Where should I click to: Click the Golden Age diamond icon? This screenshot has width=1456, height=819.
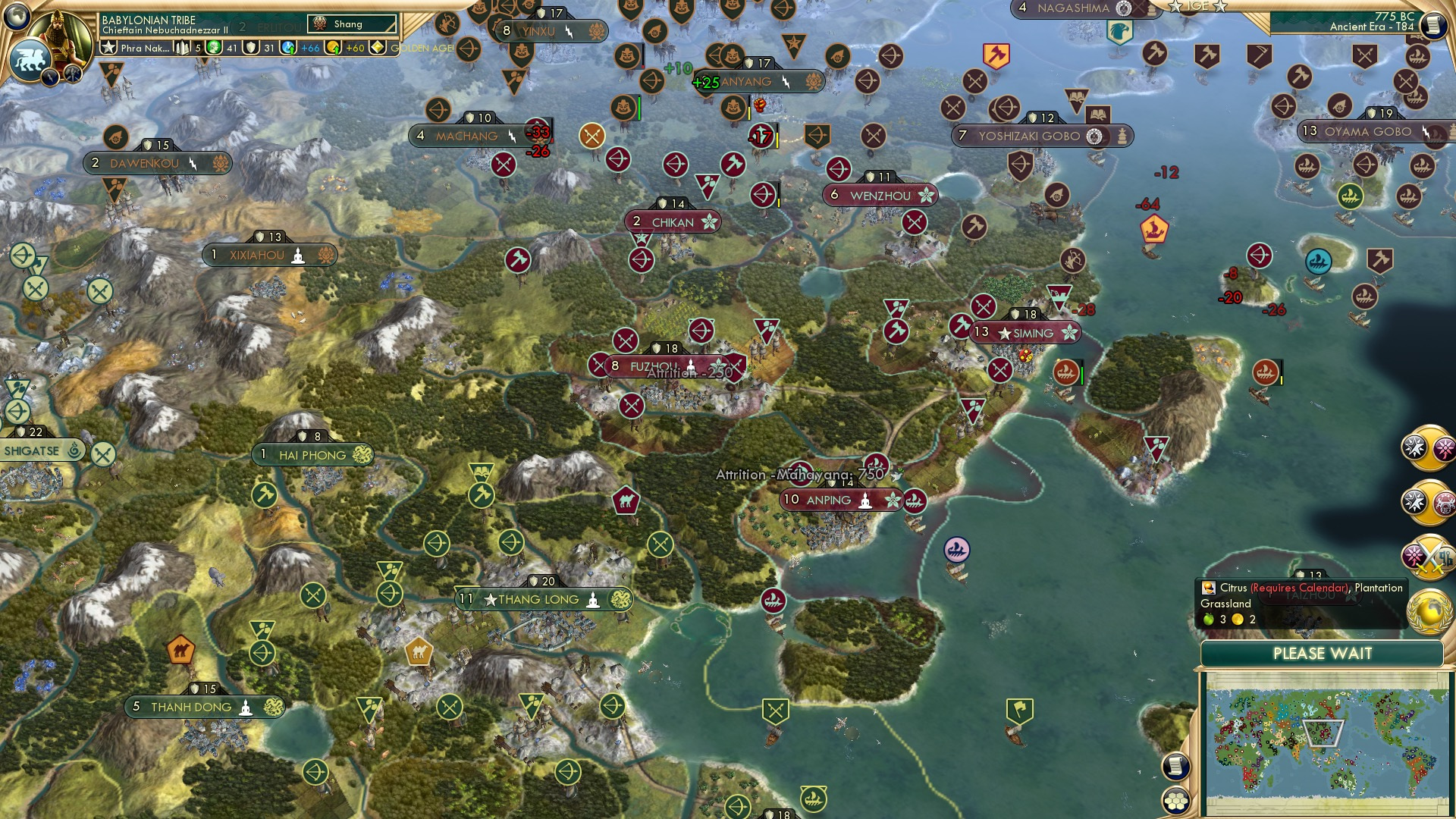pos(376,47)
